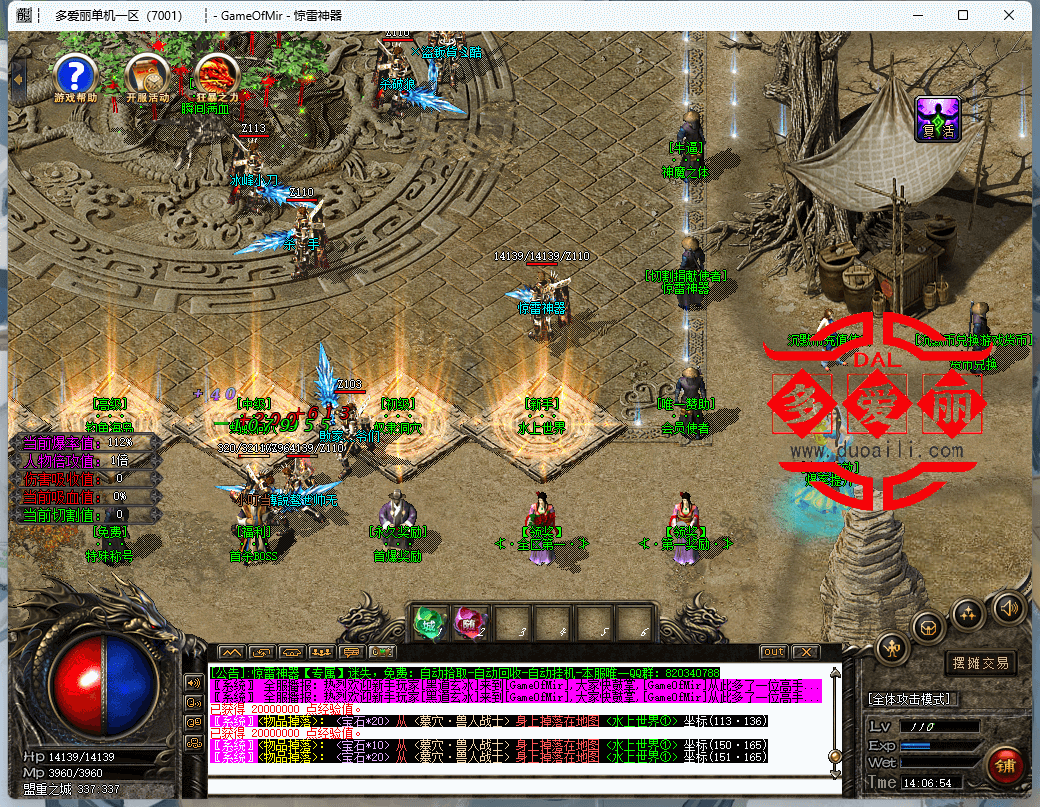Open the 游戏帮助 game help icon
This screenshot has width=1040, height=807.
(75, 74)
